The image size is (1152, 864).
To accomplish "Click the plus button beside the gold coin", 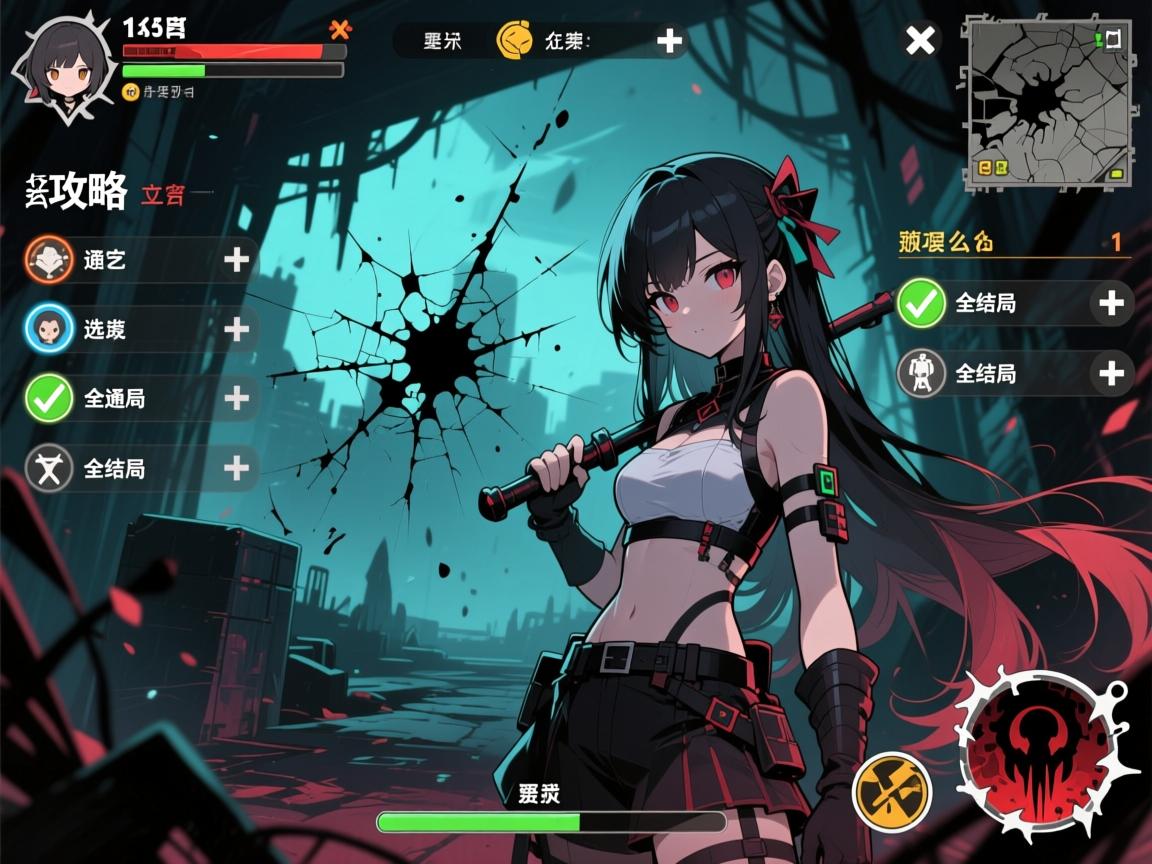I will coord(669,41).
